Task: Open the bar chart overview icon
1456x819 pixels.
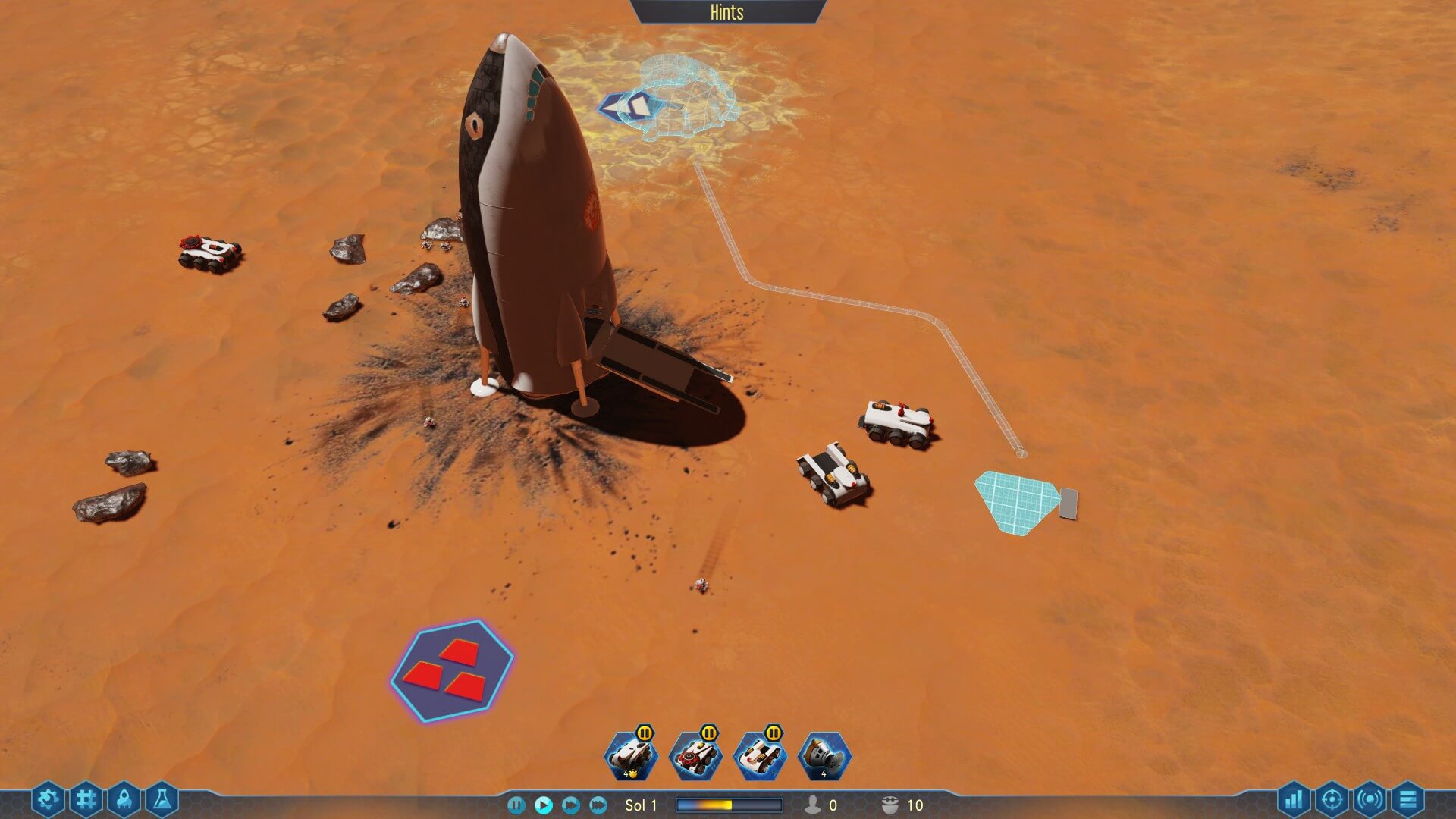Action: coord(1294,799)
